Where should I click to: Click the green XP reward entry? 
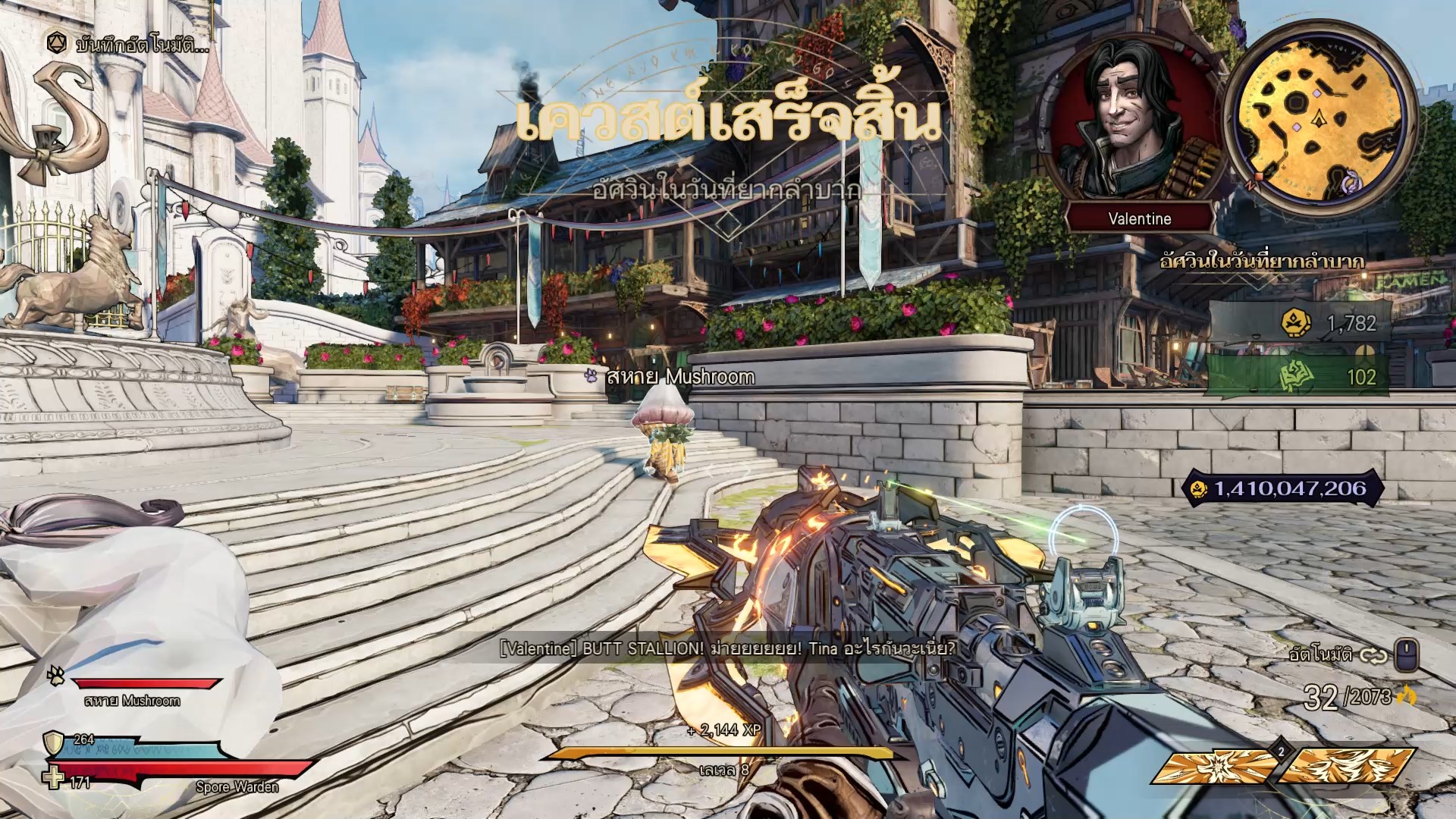(x=1298, y=377)
